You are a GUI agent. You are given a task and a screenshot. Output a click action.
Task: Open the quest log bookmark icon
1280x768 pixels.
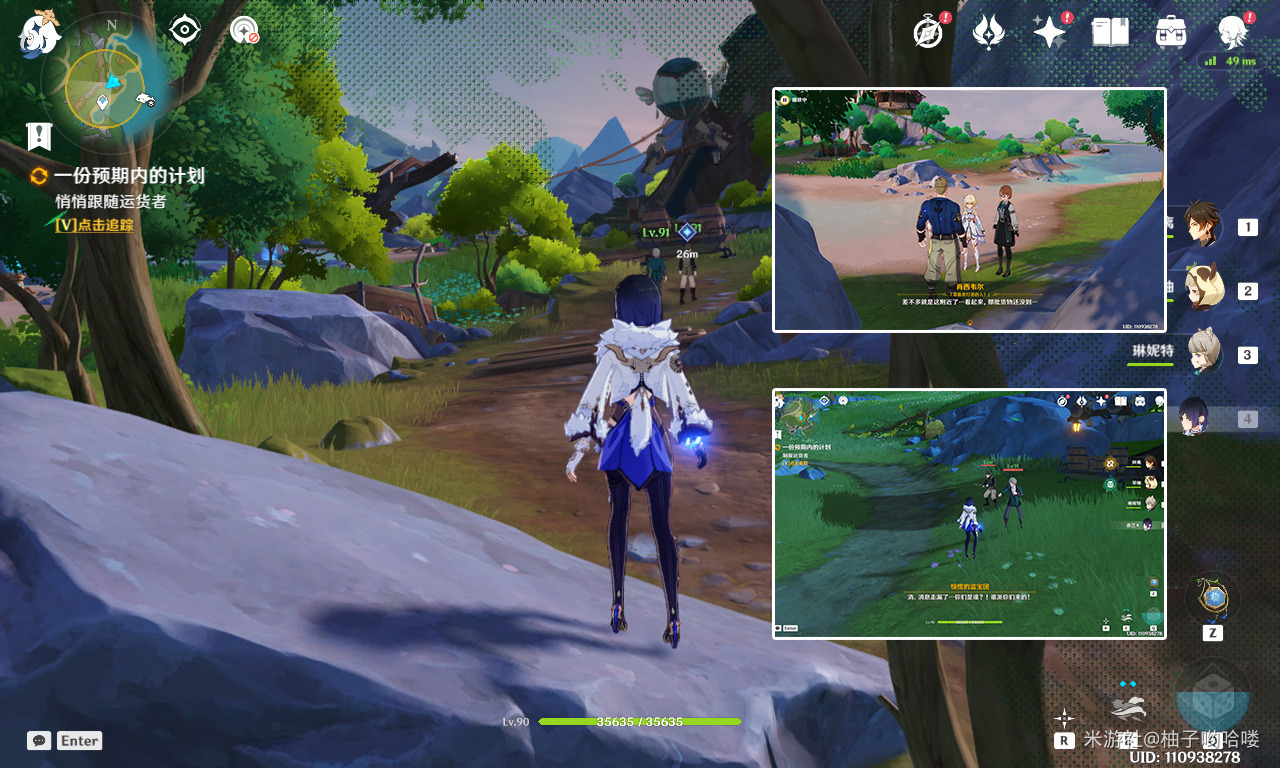39,135
